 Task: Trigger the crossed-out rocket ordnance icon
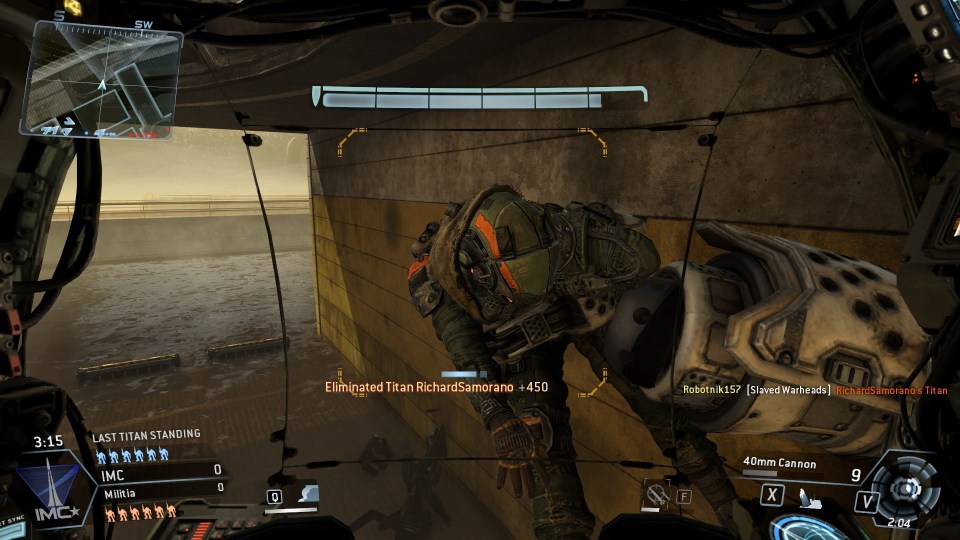pyautogui.click(x=657, y=492)
